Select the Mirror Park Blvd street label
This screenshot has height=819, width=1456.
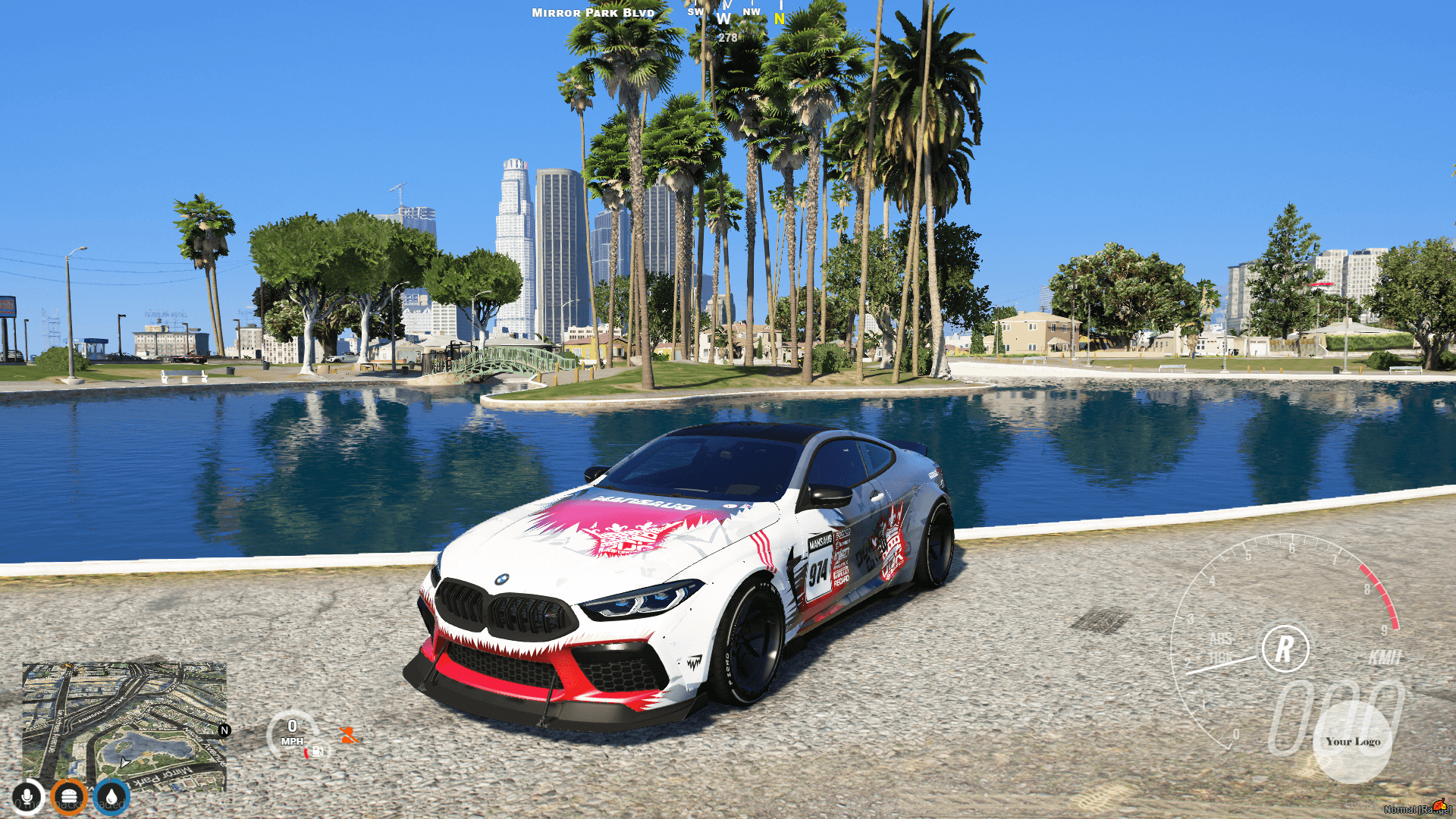click(x=592, y=12)
